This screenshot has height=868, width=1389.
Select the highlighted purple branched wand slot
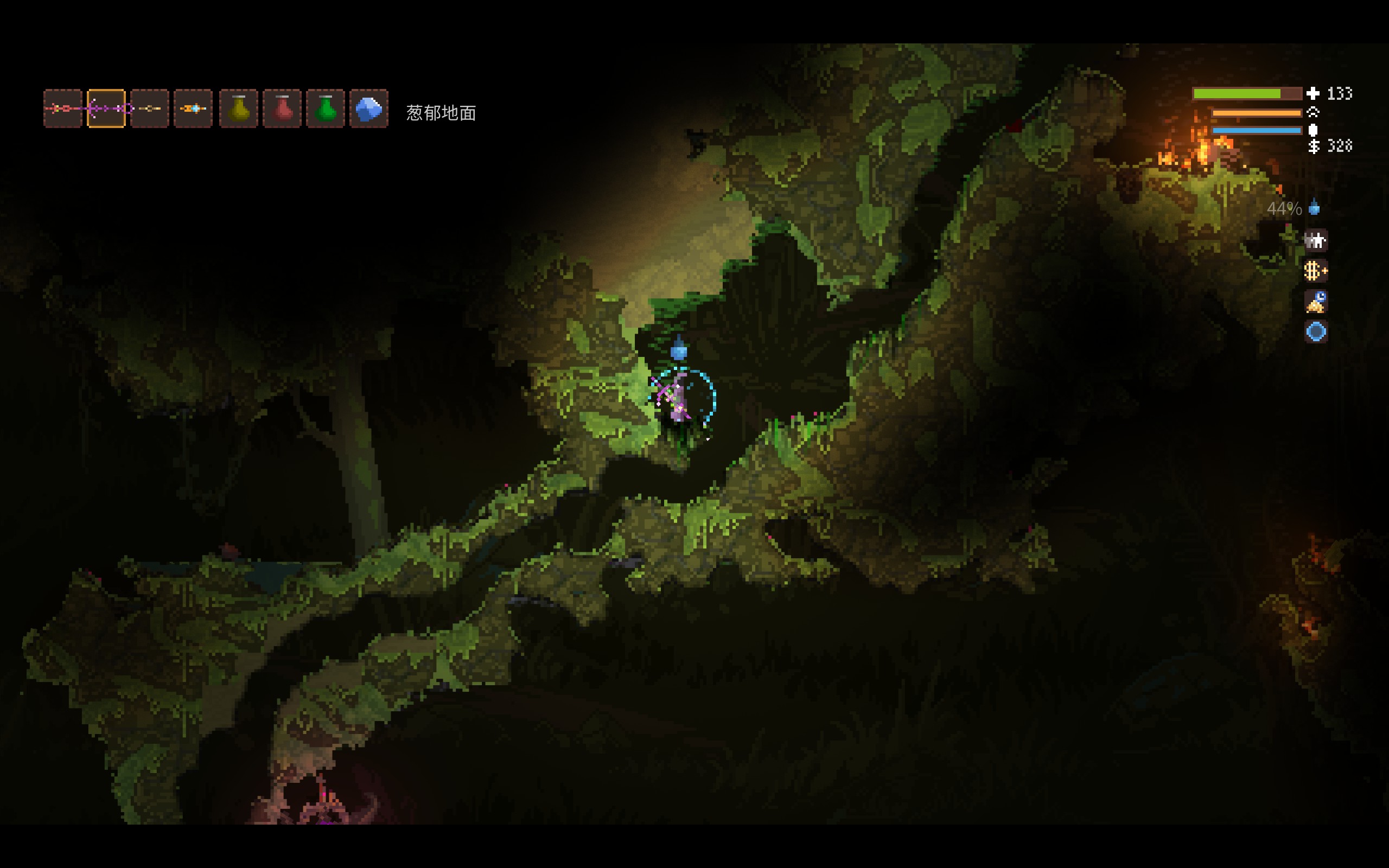coord(106,108)
